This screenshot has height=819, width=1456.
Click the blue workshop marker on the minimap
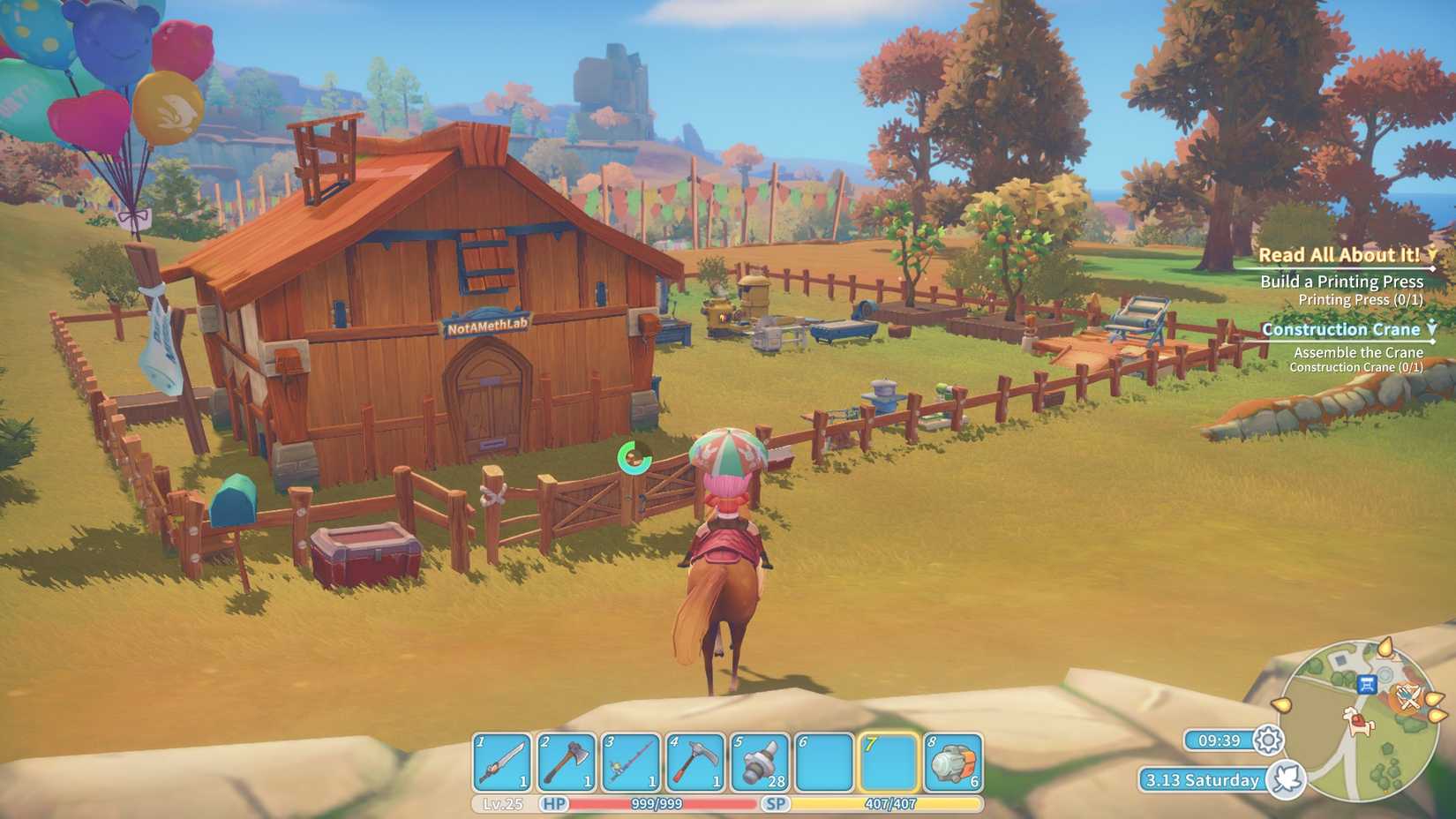coord(1367,685)
